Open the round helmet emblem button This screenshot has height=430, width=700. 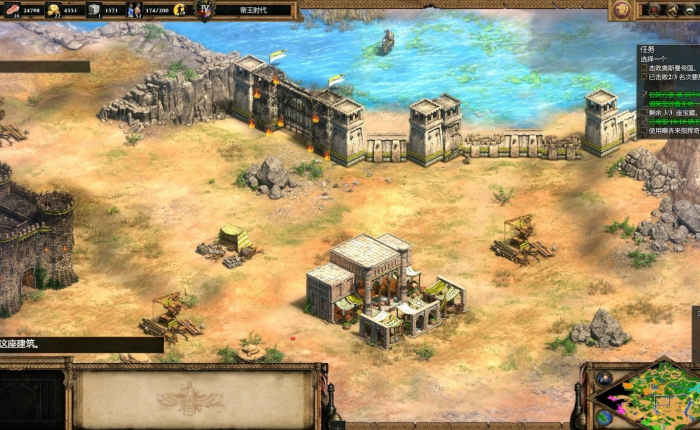(622, 10)
